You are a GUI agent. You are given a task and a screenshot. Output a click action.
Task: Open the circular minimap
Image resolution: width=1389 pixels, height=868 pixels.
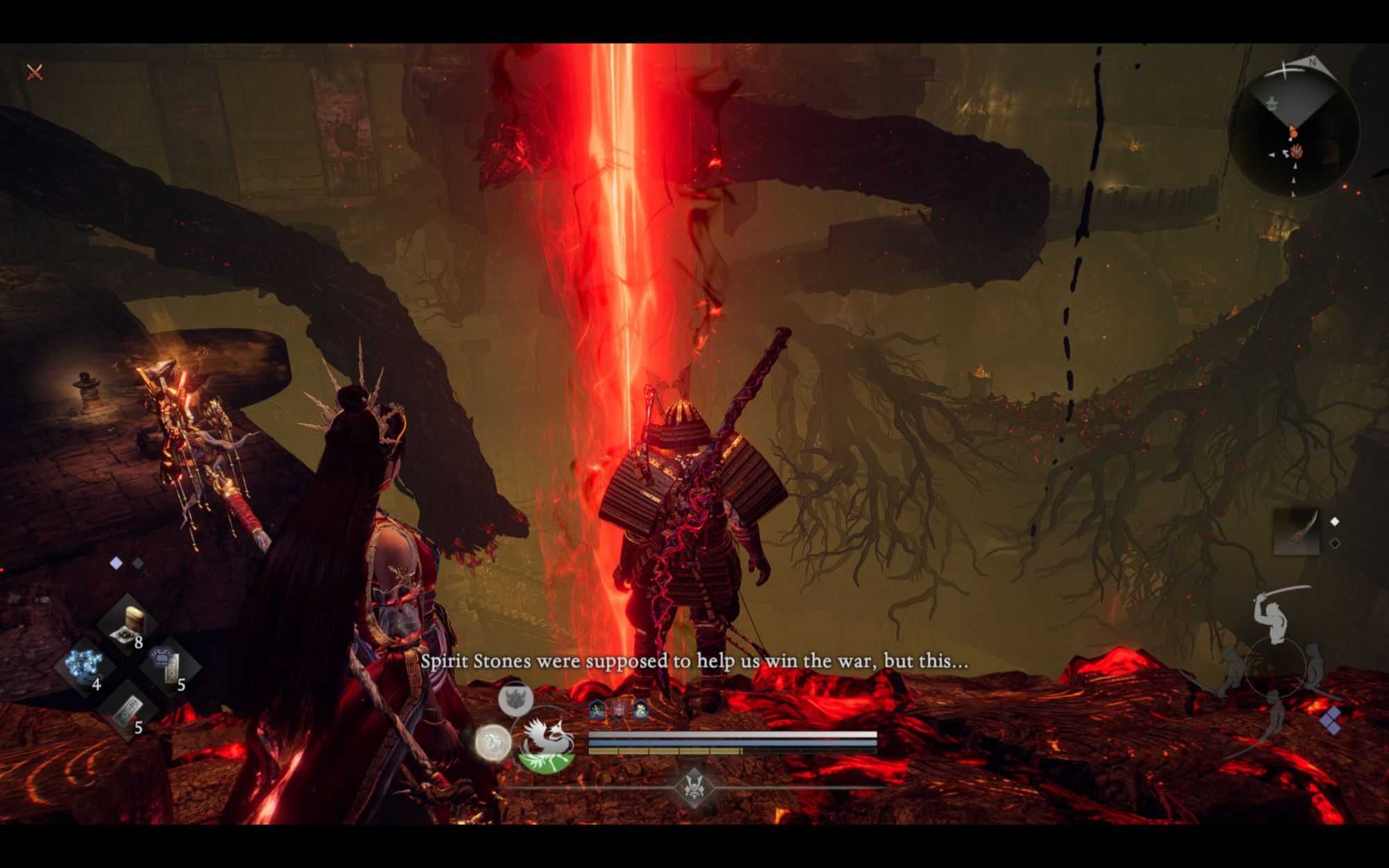(1293, 133)
